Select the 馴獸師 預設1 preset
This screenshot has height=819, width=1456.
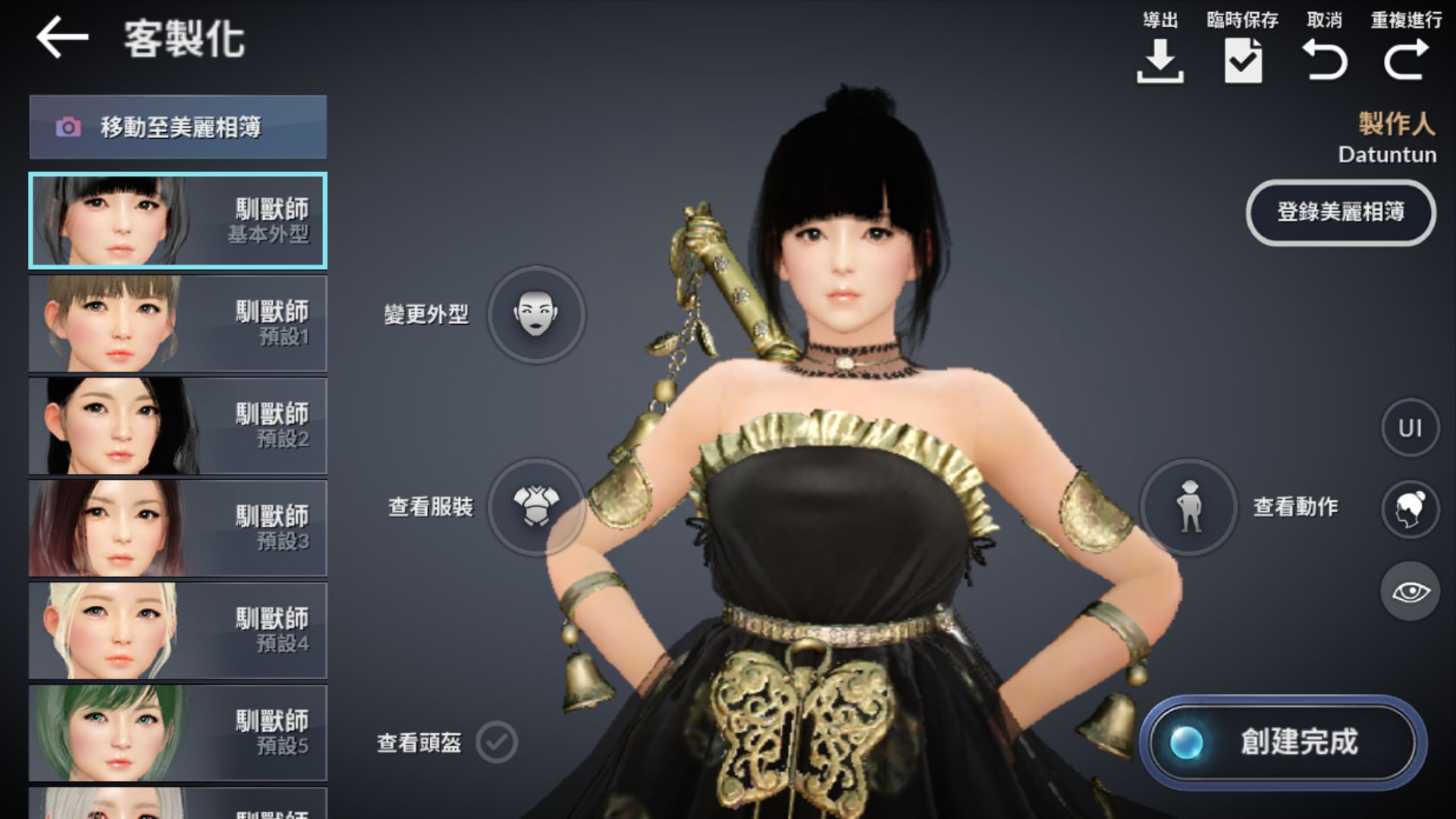[177, 323]
